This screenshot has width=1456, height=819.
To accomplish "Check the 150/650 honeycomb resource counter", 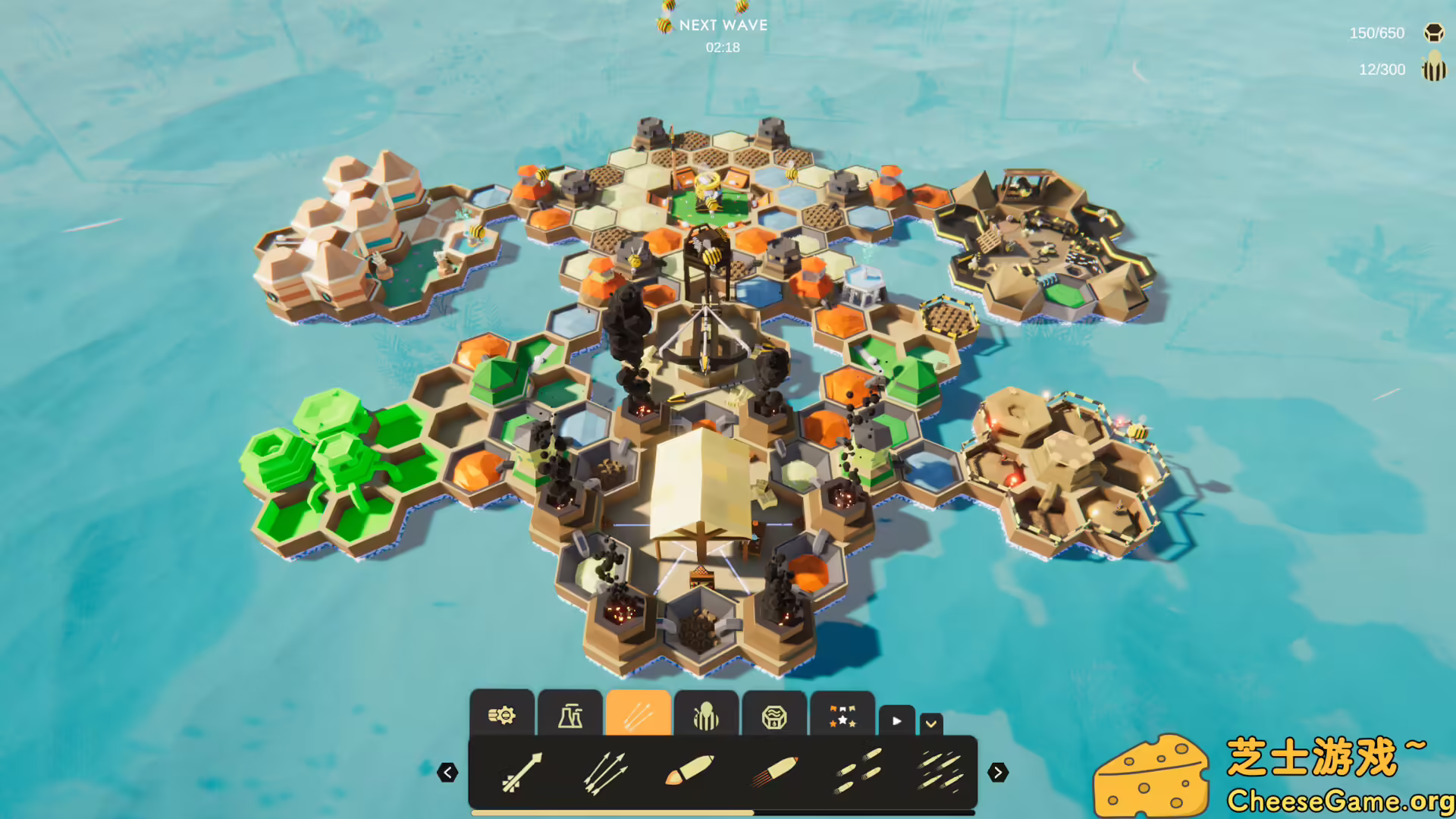I will [x=1376, y=33].
